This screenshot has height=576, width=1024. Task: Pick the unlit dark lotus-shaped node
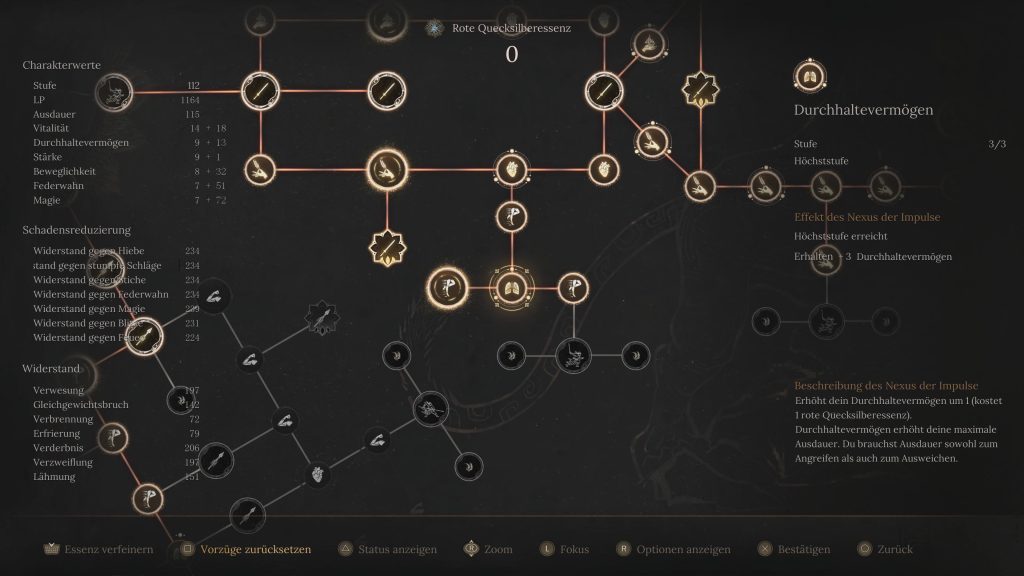pos(320,317)
